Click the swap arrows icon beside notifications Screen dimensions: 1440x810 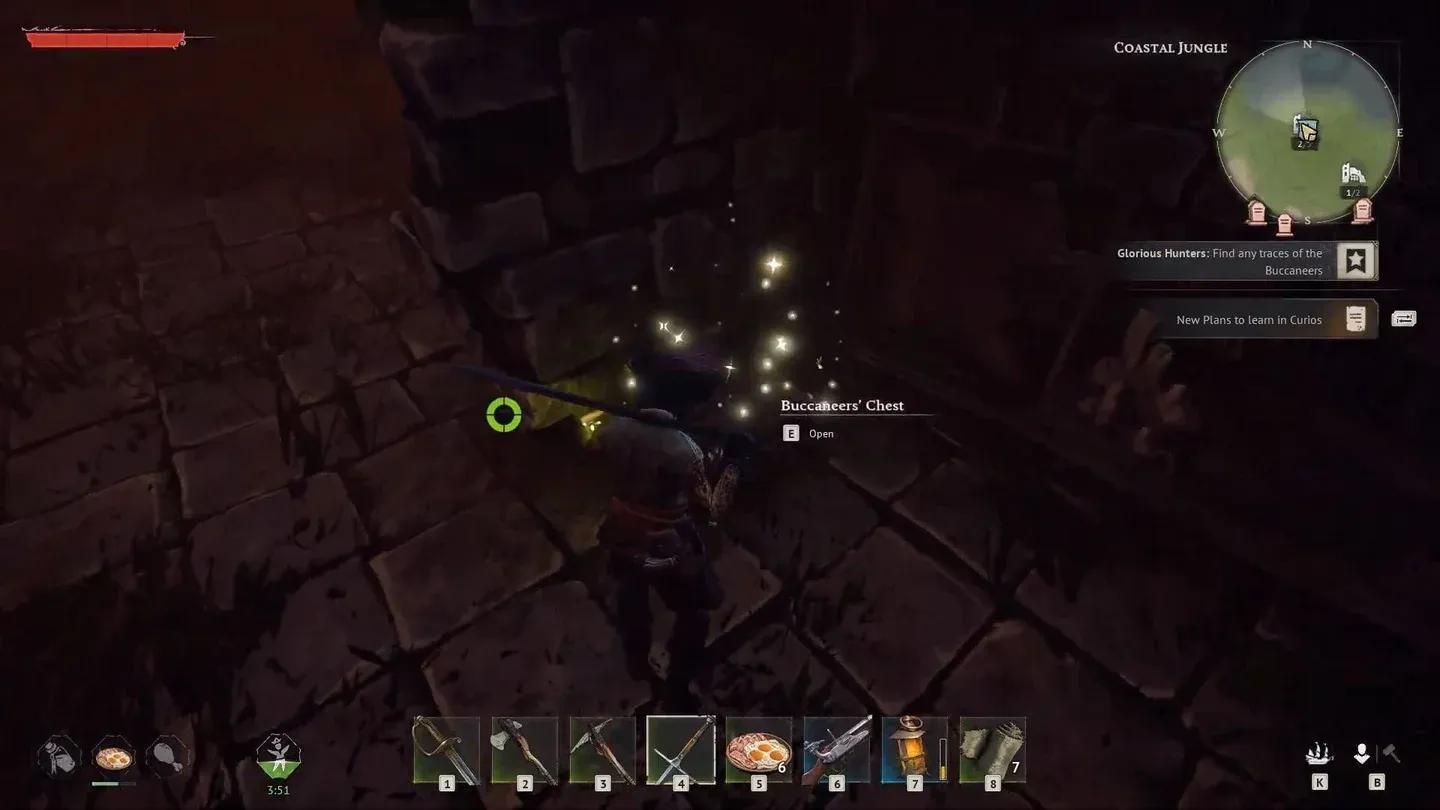point(1404,319)
